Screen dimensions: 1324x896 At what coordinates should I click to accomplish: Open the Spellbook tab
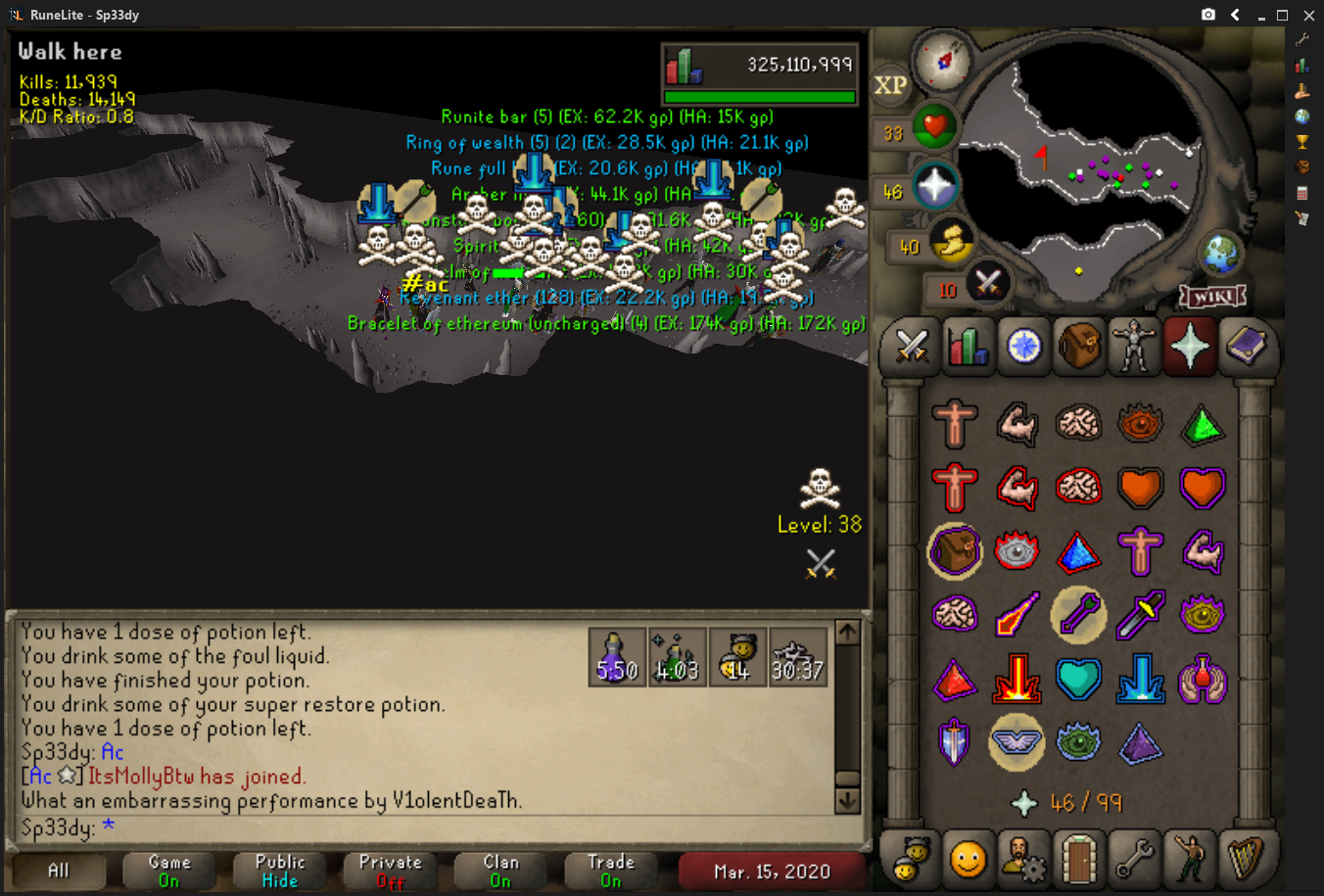coord(1245,347)
